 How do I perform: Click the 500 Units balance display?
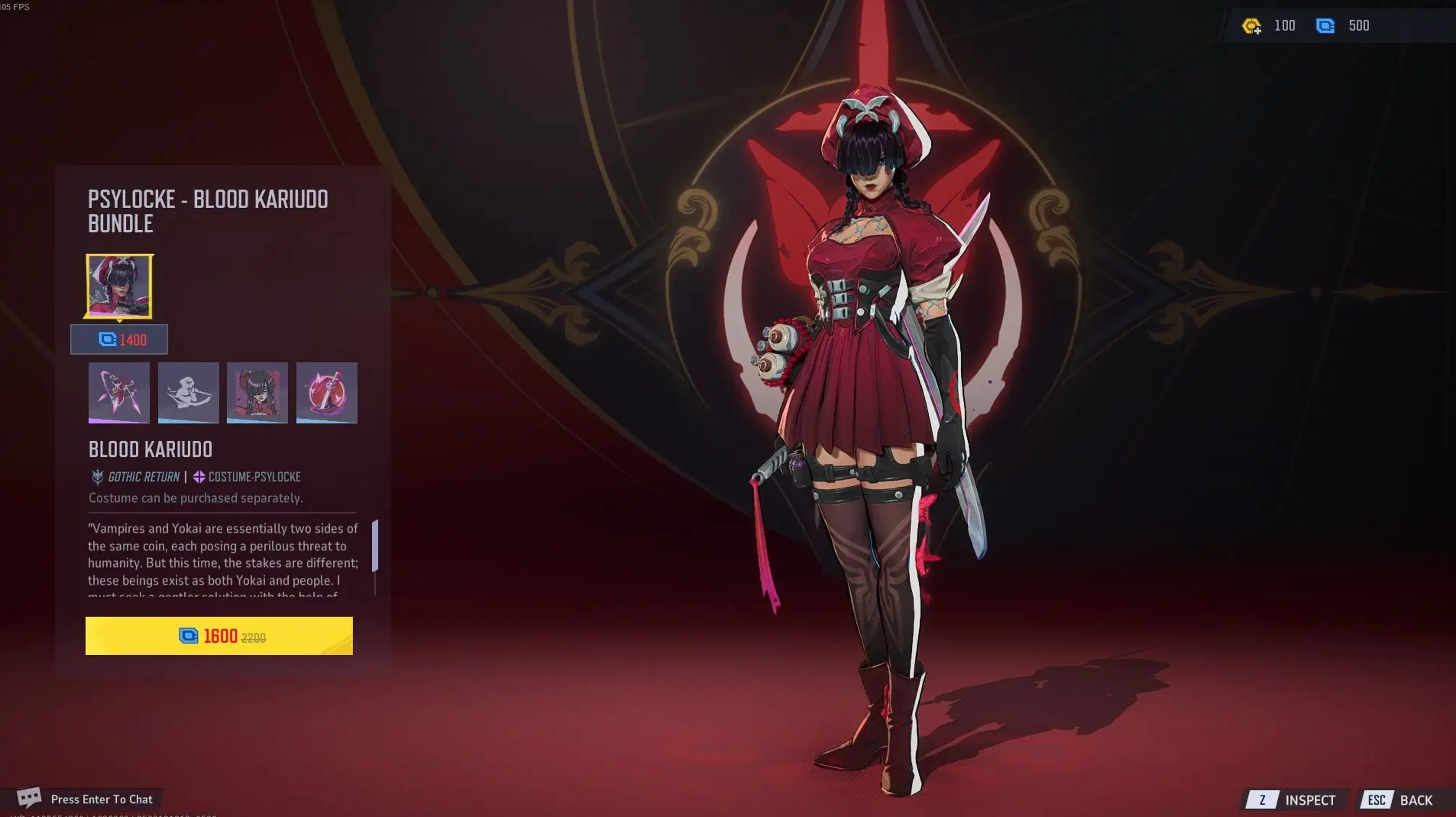1359,26
